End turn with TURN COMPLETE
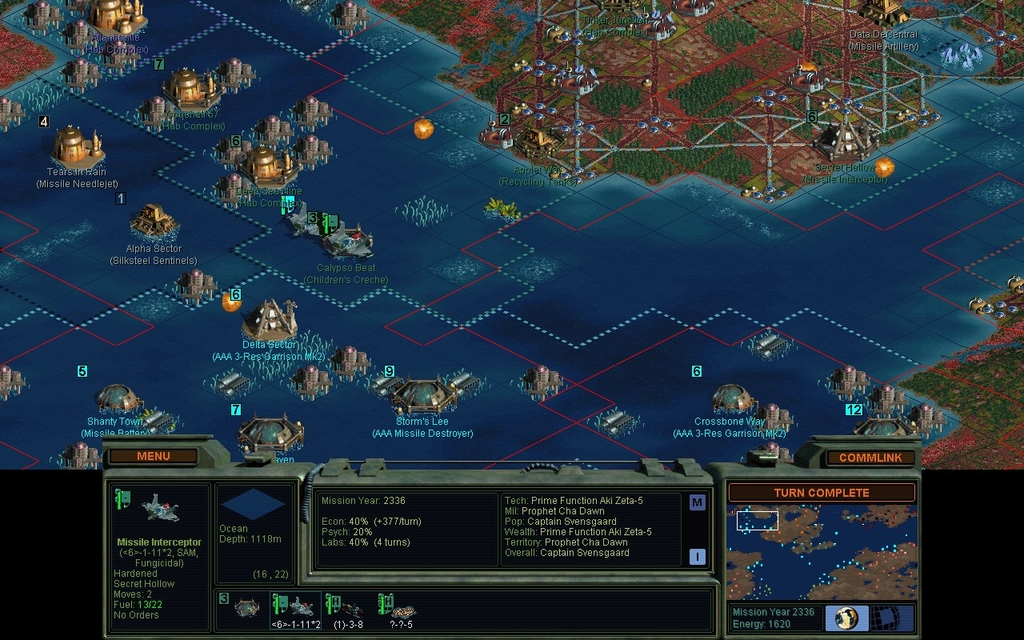Viewport: 1024px width, 640px height. coord(820,493)
